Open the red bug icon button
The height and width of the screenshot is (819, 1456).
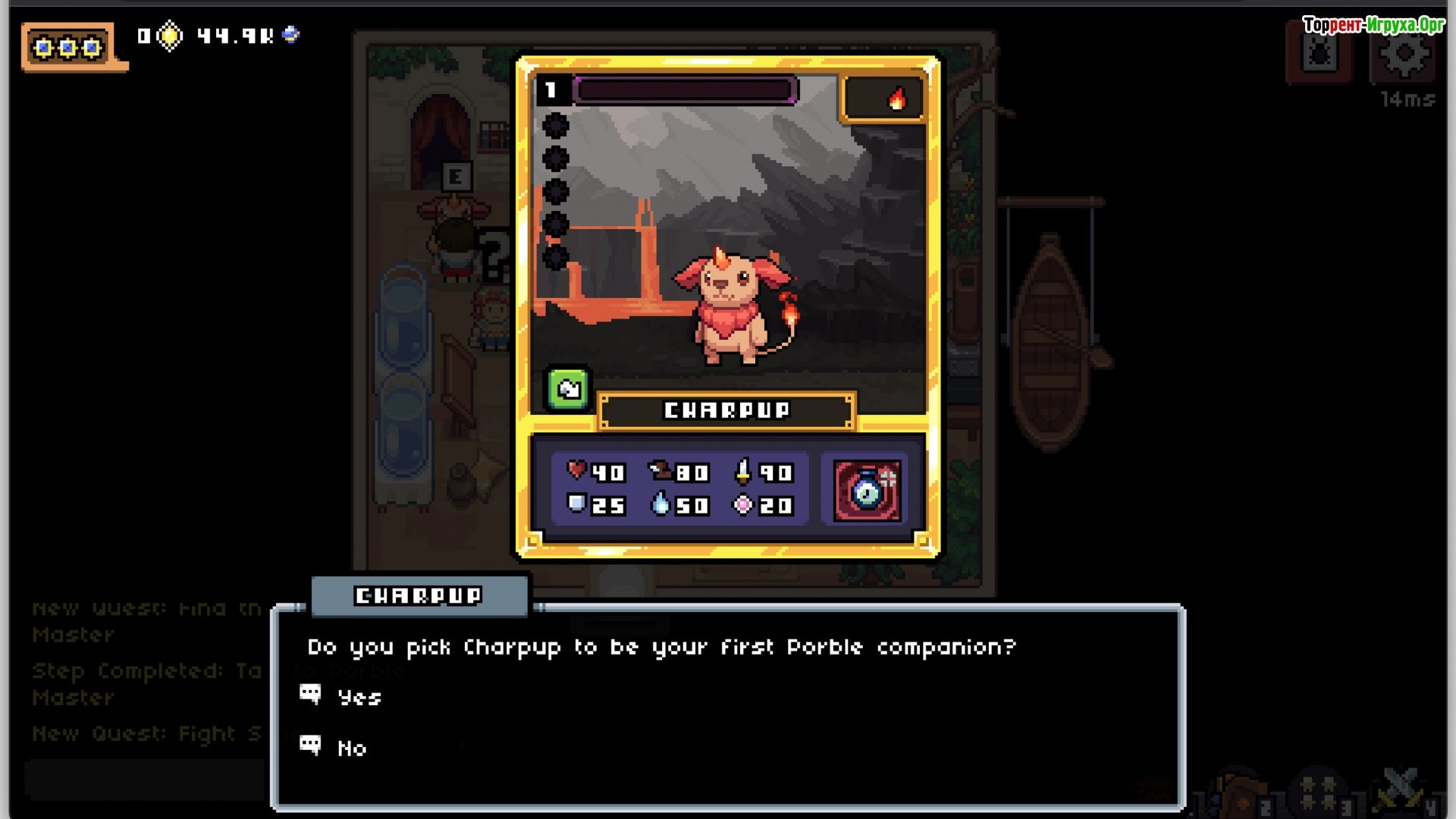(1319, 55)
